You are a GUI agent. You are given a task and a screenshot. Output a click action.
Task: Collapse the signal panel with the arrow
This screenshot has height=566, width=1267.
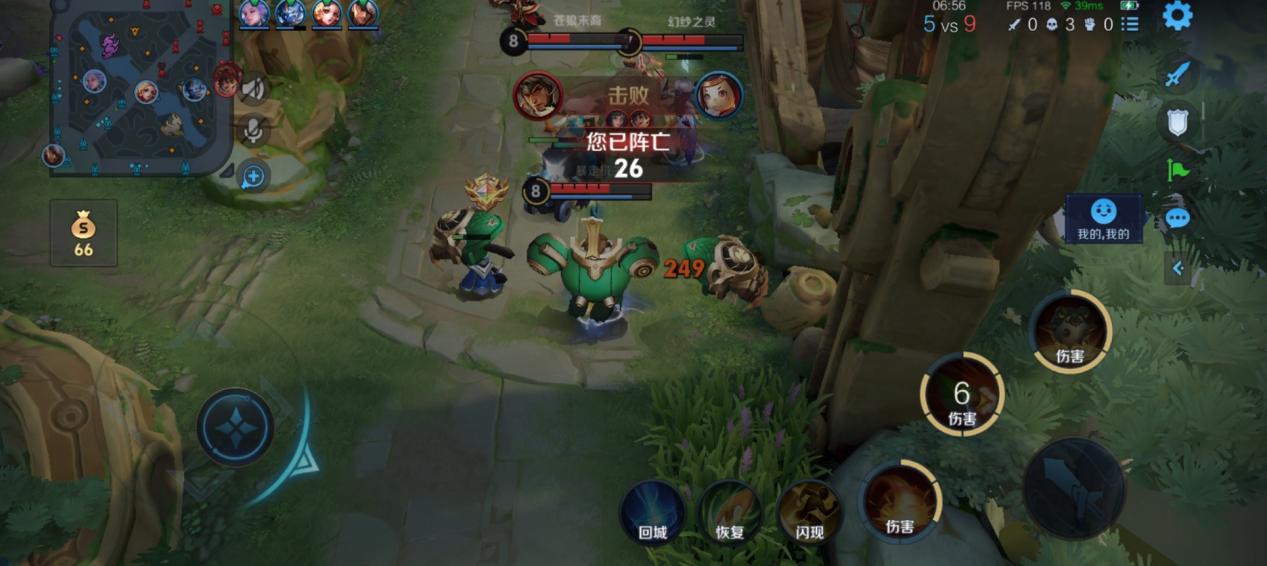pos(1177,268)
